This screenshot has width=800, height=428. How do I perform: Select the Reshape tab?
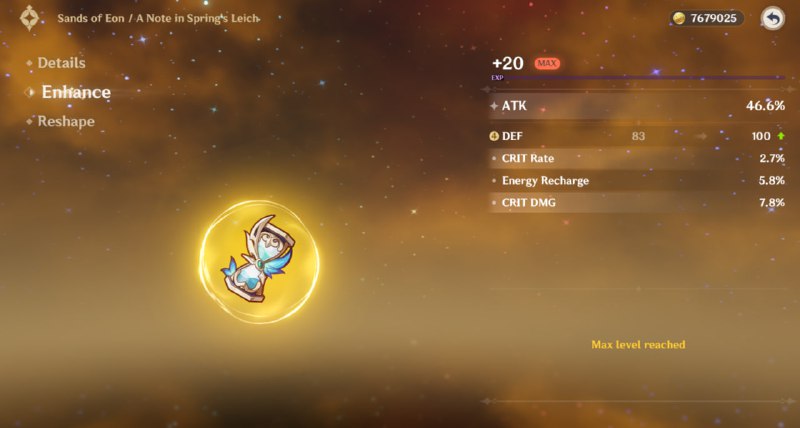[x=66, y=121]
